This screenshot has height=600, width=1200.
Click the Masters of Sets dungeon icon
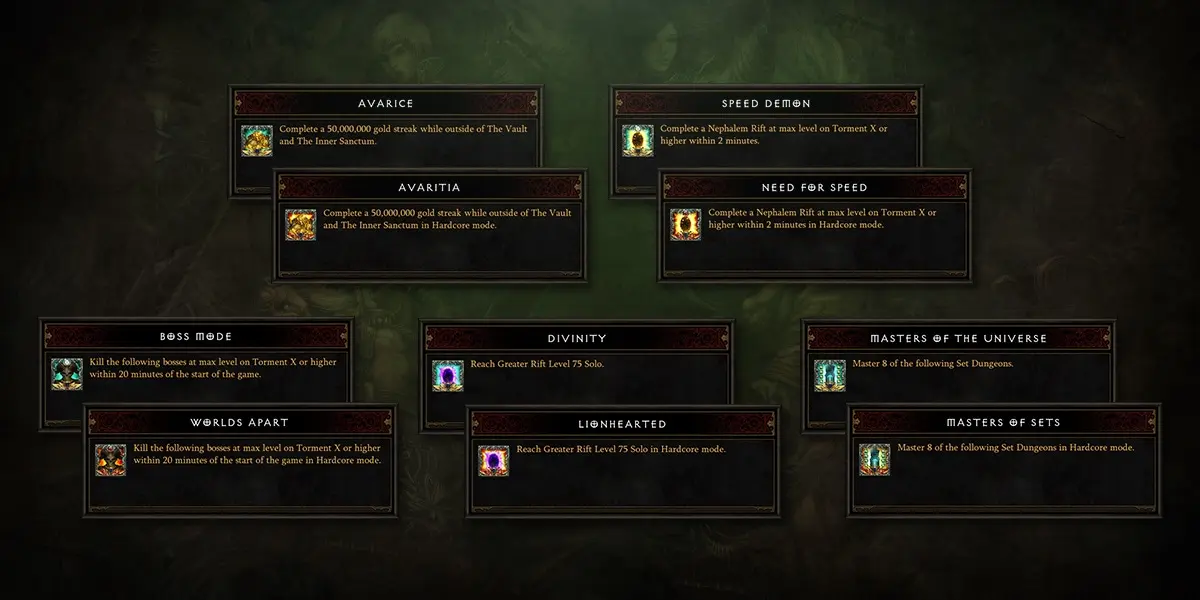875,458
